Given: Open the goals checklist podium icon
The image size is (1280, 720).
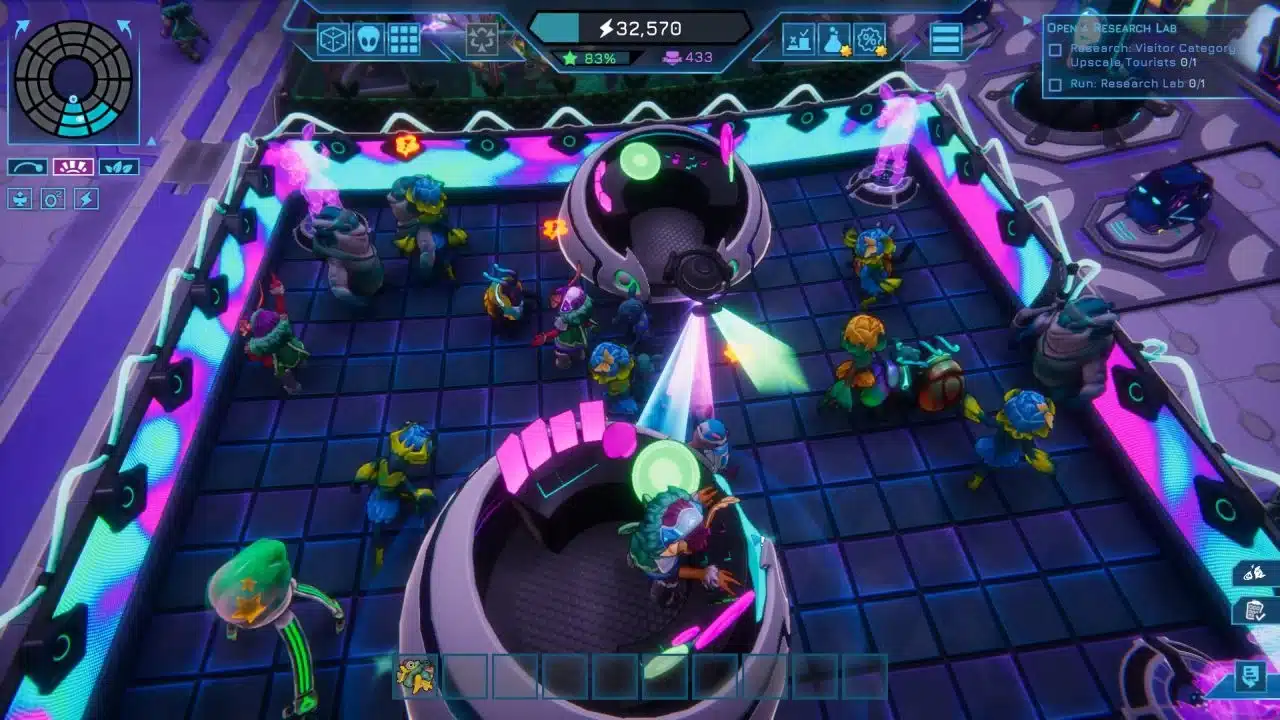Looking at the screenshot, I should pyautogui.click(x=798, y=39).
